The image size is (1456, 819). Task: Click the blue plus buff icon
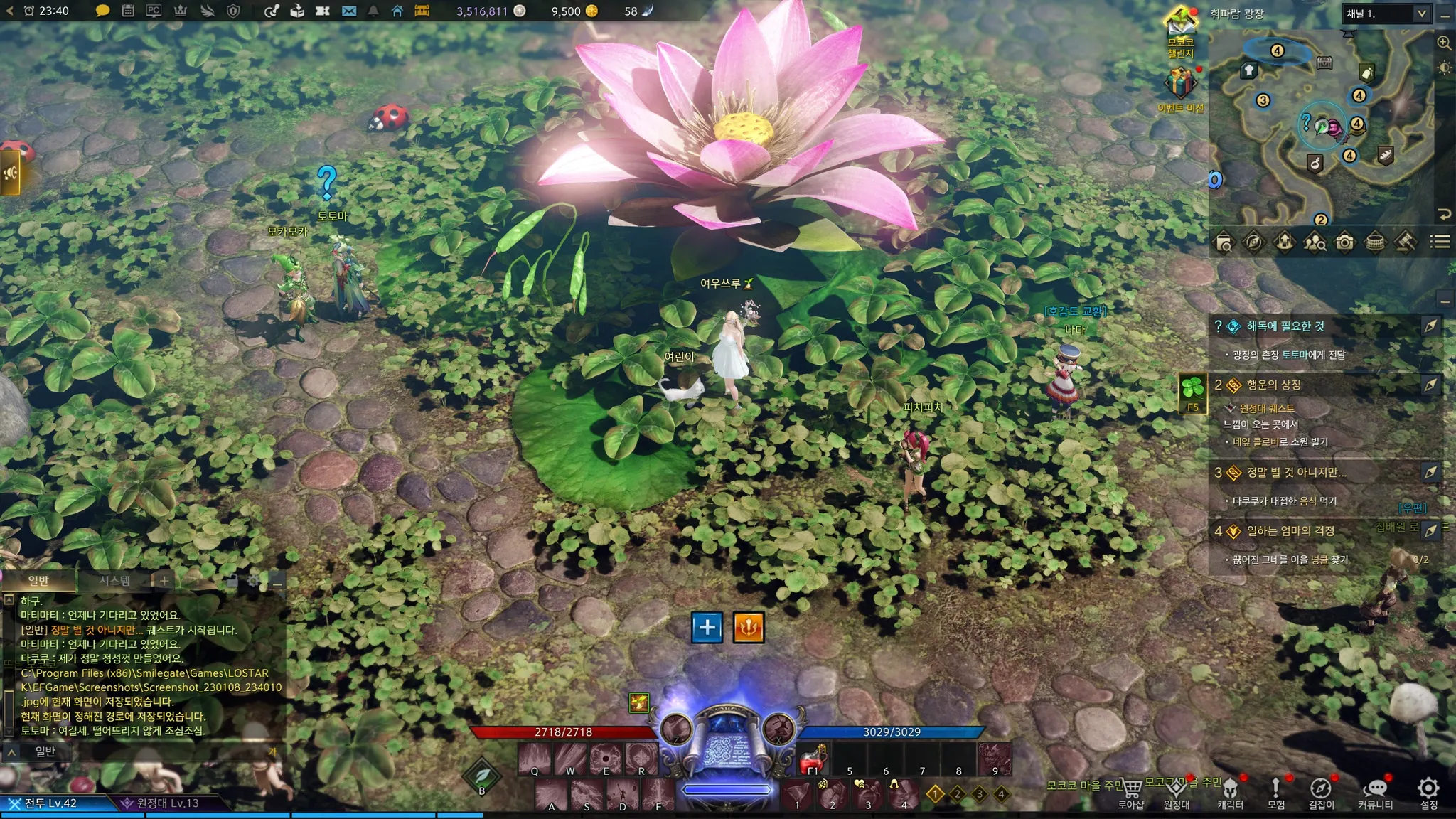click(707, 627)
